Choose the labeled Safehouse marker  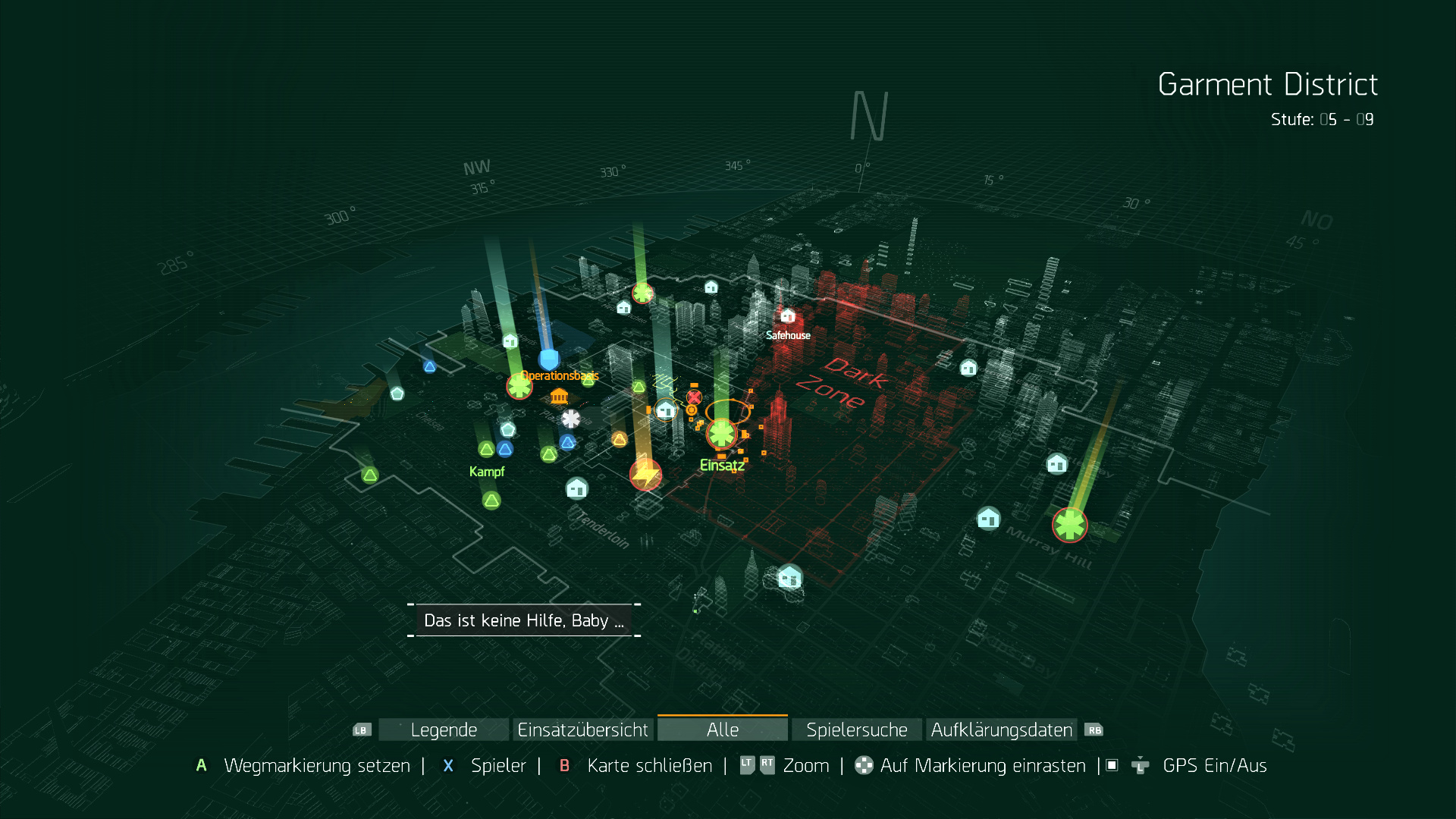click(x=788, y=315)
